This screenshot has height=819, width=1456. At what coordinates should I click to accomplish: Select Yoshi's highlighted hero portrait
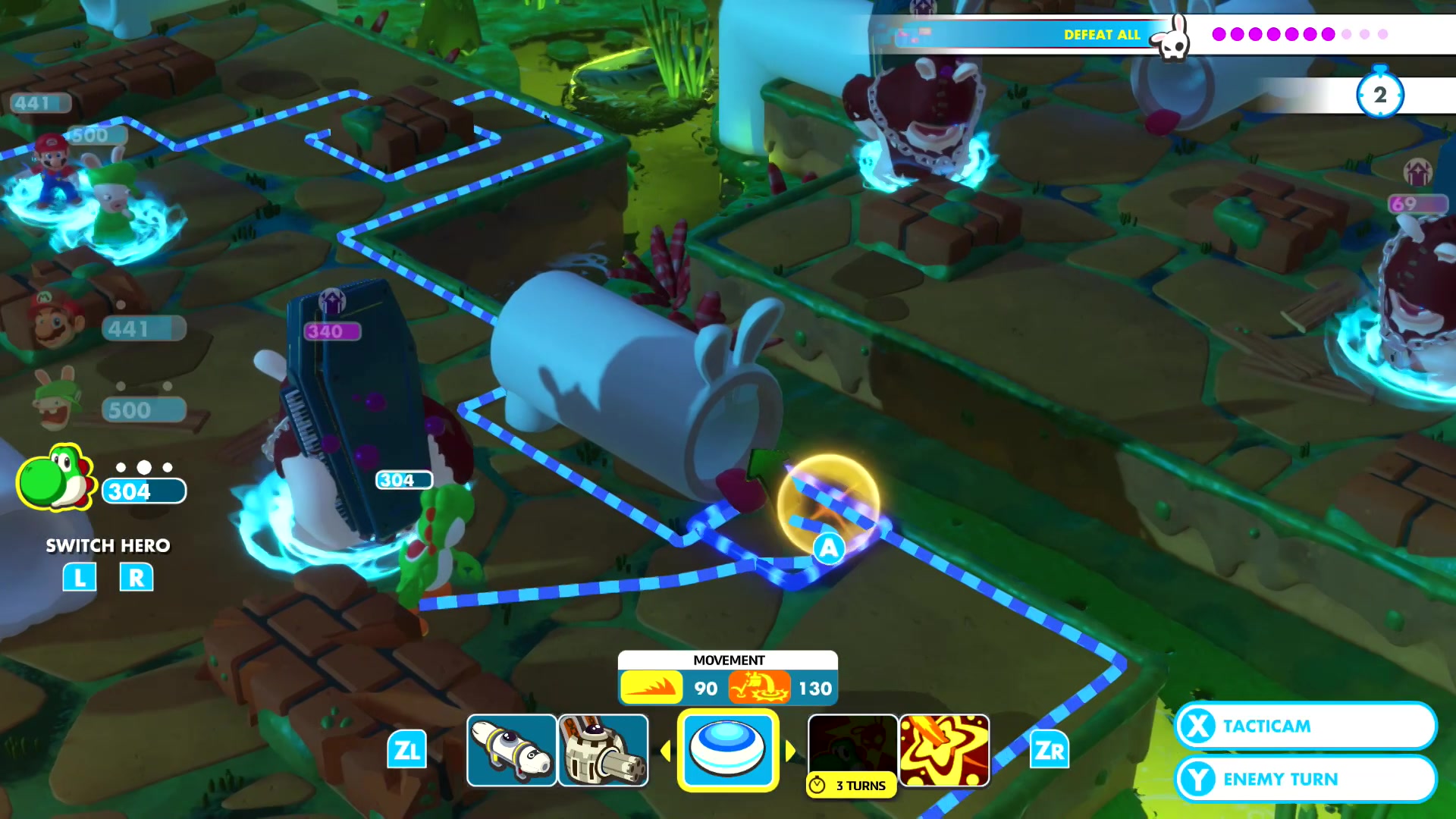(55, 479)
